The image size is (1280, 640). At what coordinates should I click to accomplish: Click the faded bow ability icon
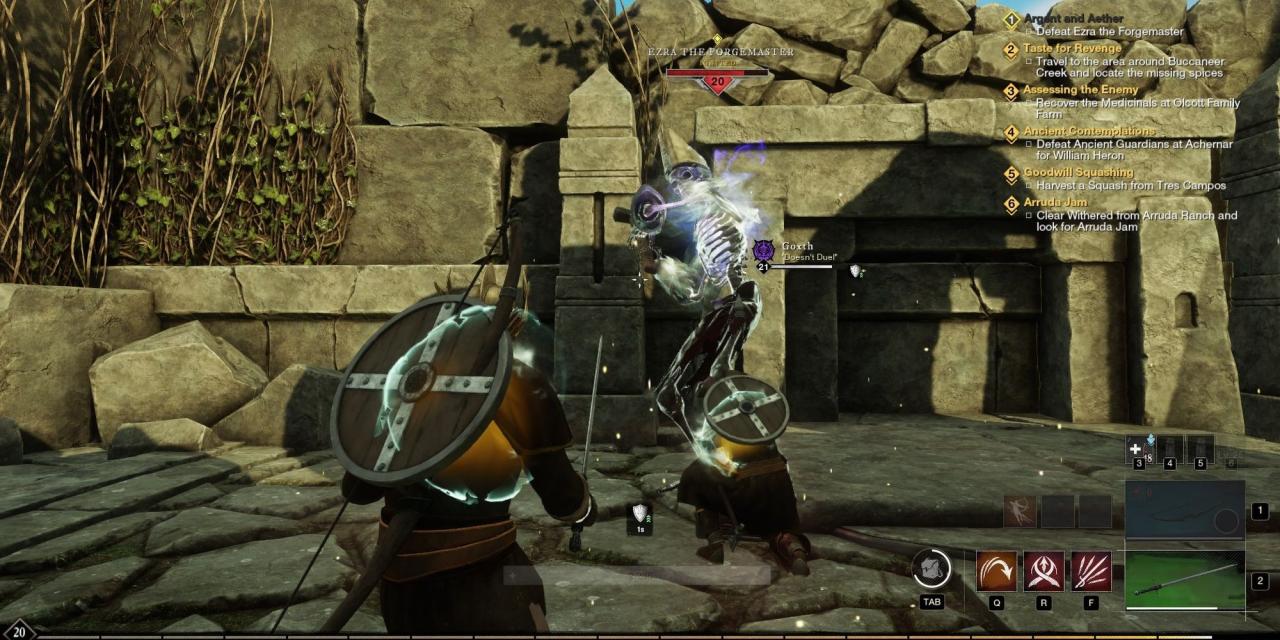tap(1019, 511)
